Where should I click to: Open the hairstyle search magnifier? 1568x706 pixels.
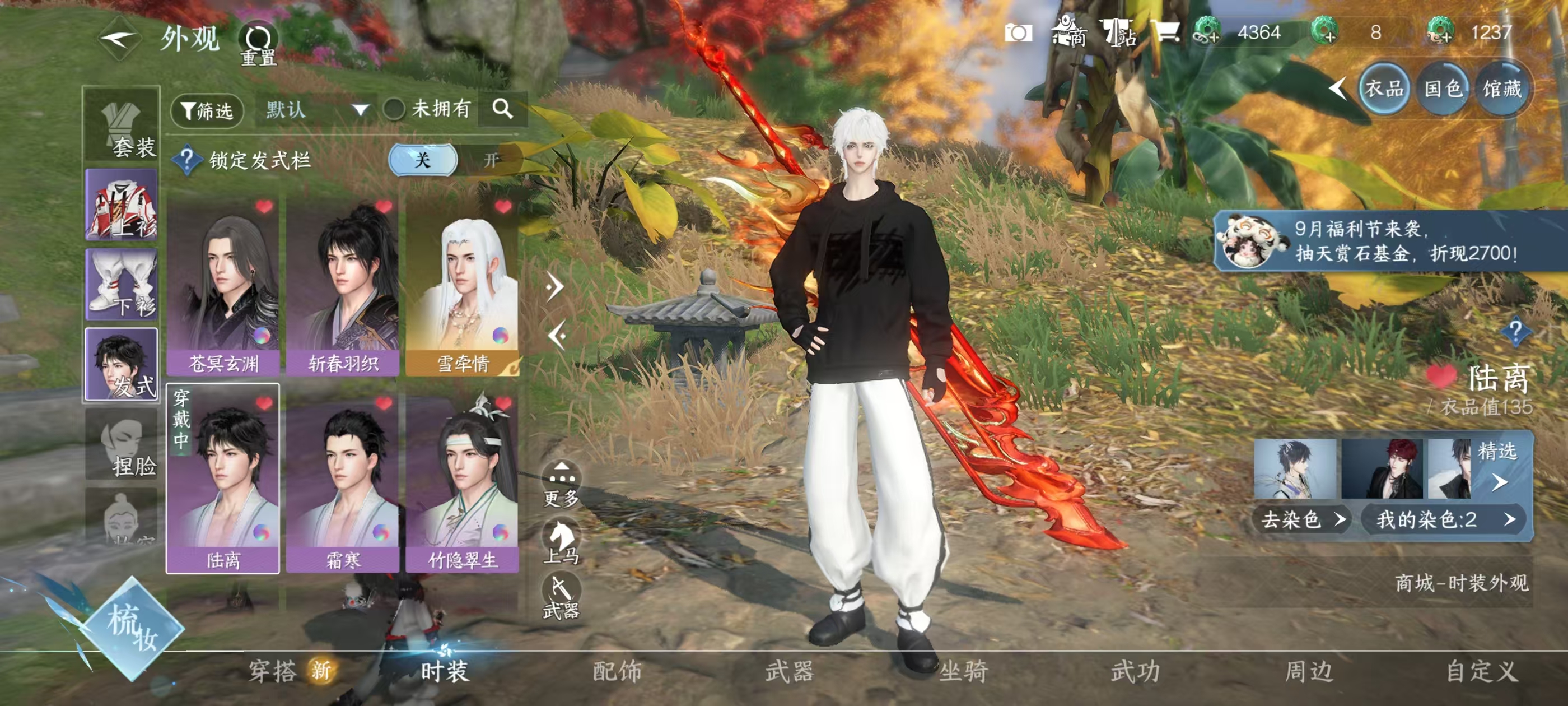coord(502,109)
